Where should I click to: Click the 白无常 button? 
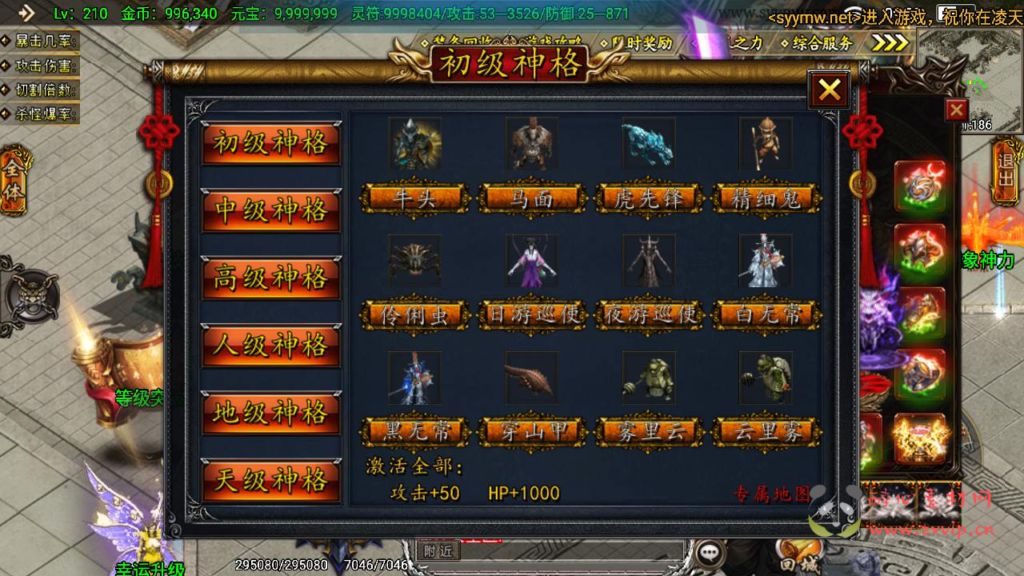click(x=766, y=316)
